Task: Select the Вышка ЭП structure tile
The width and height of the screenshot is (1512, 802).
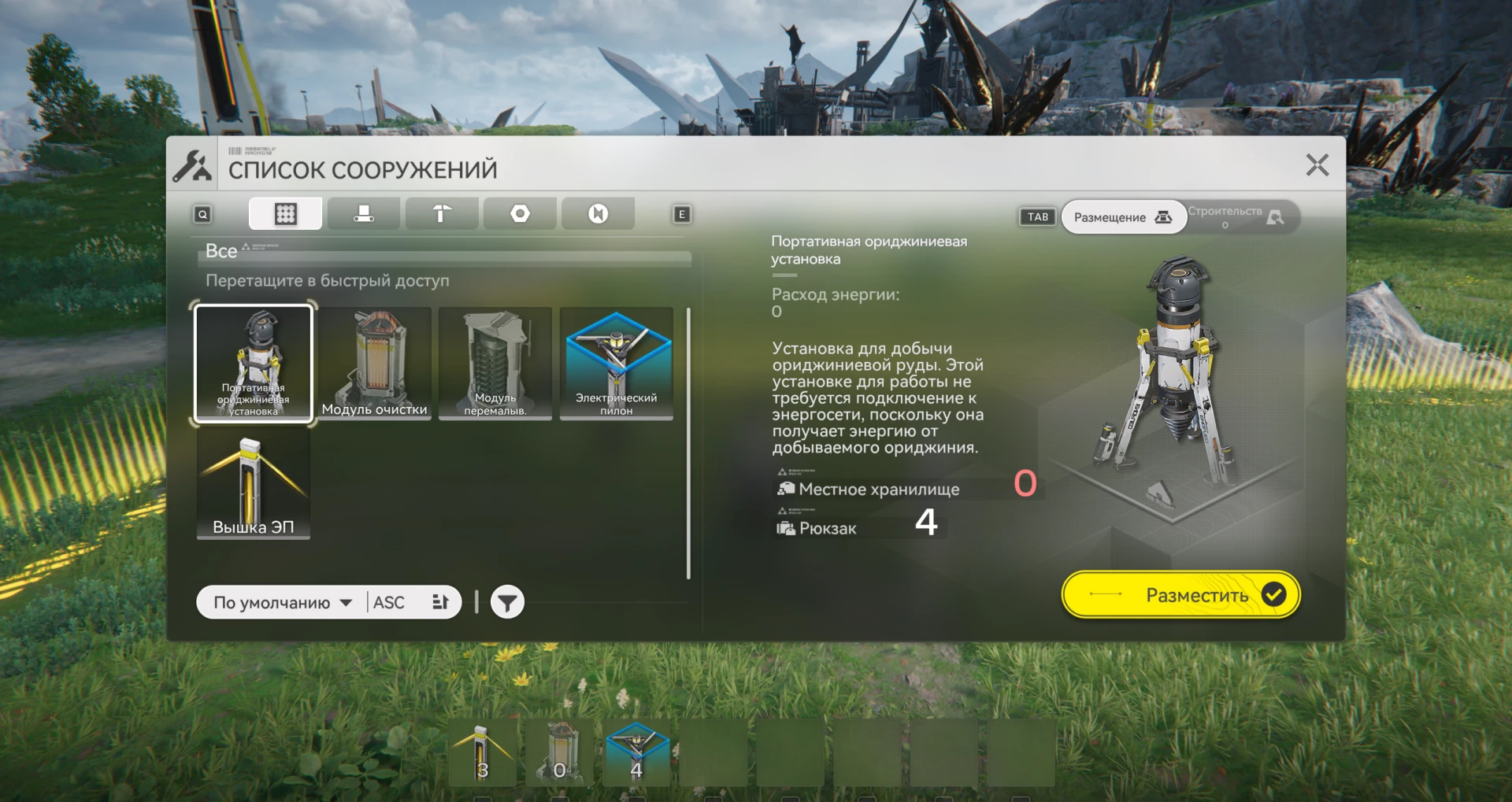Action: (253, 486)
